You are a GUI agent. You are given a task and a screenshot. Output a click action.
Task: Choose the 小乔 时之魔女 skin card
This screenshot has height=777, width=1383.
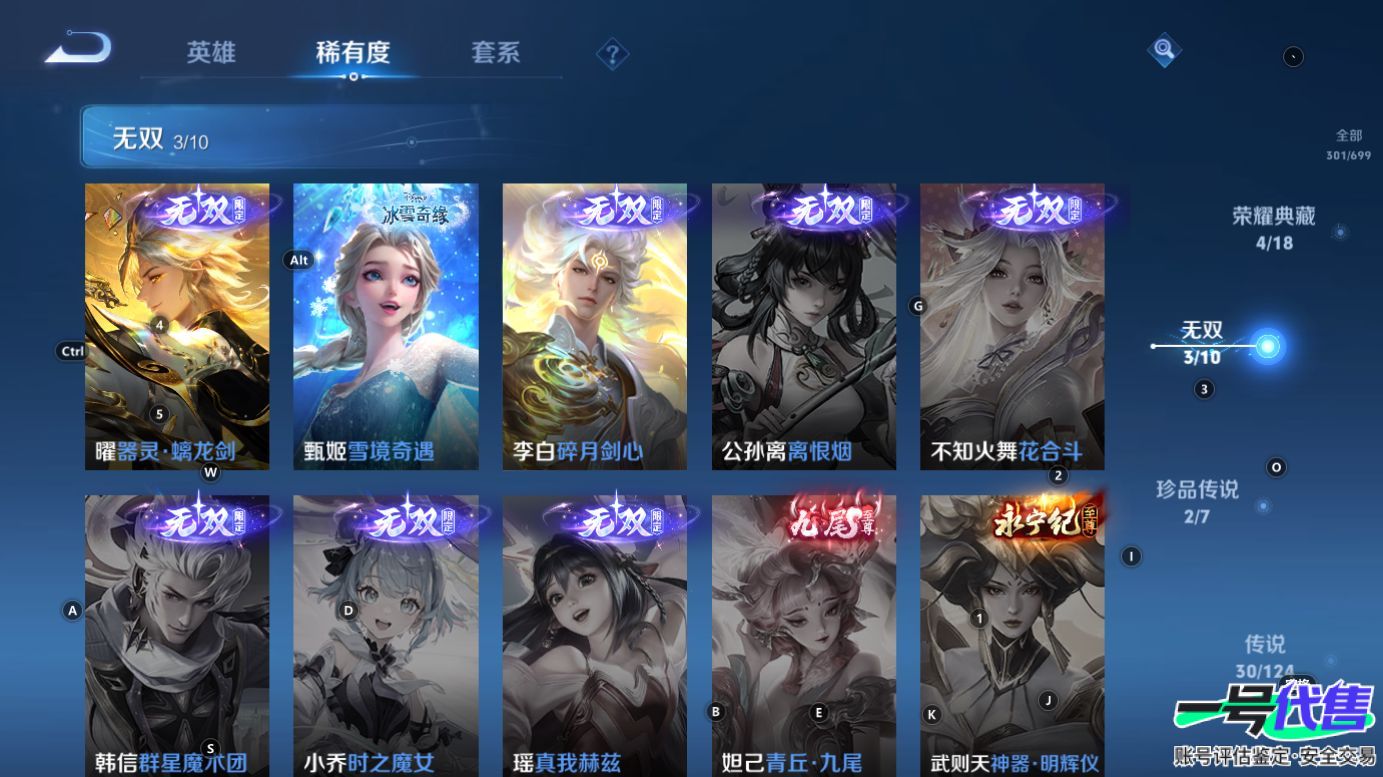(385, 635)
